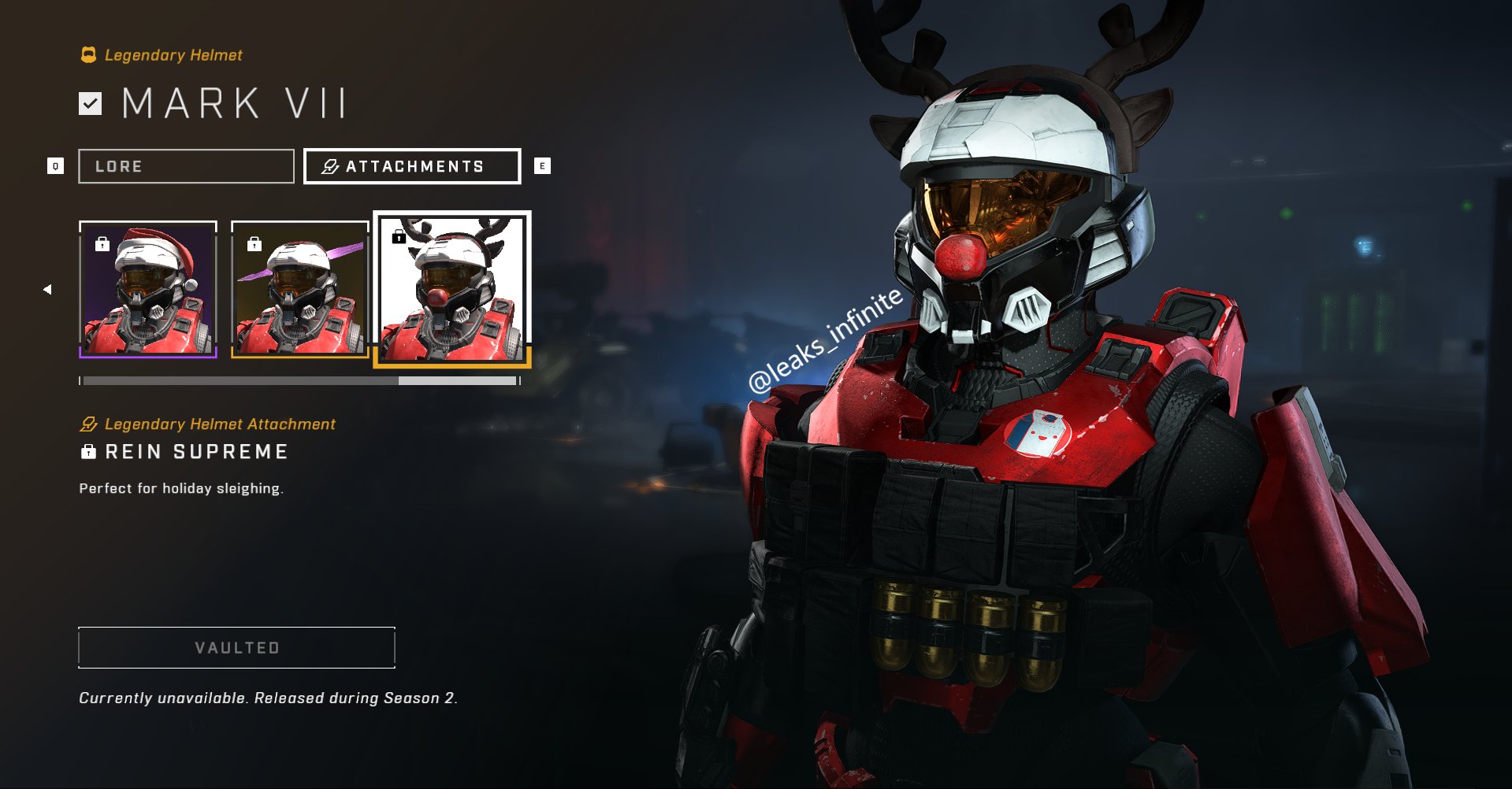
Task: Click the yellow helmet icon beside Legendary Helmet
Action: coord(88,54)
